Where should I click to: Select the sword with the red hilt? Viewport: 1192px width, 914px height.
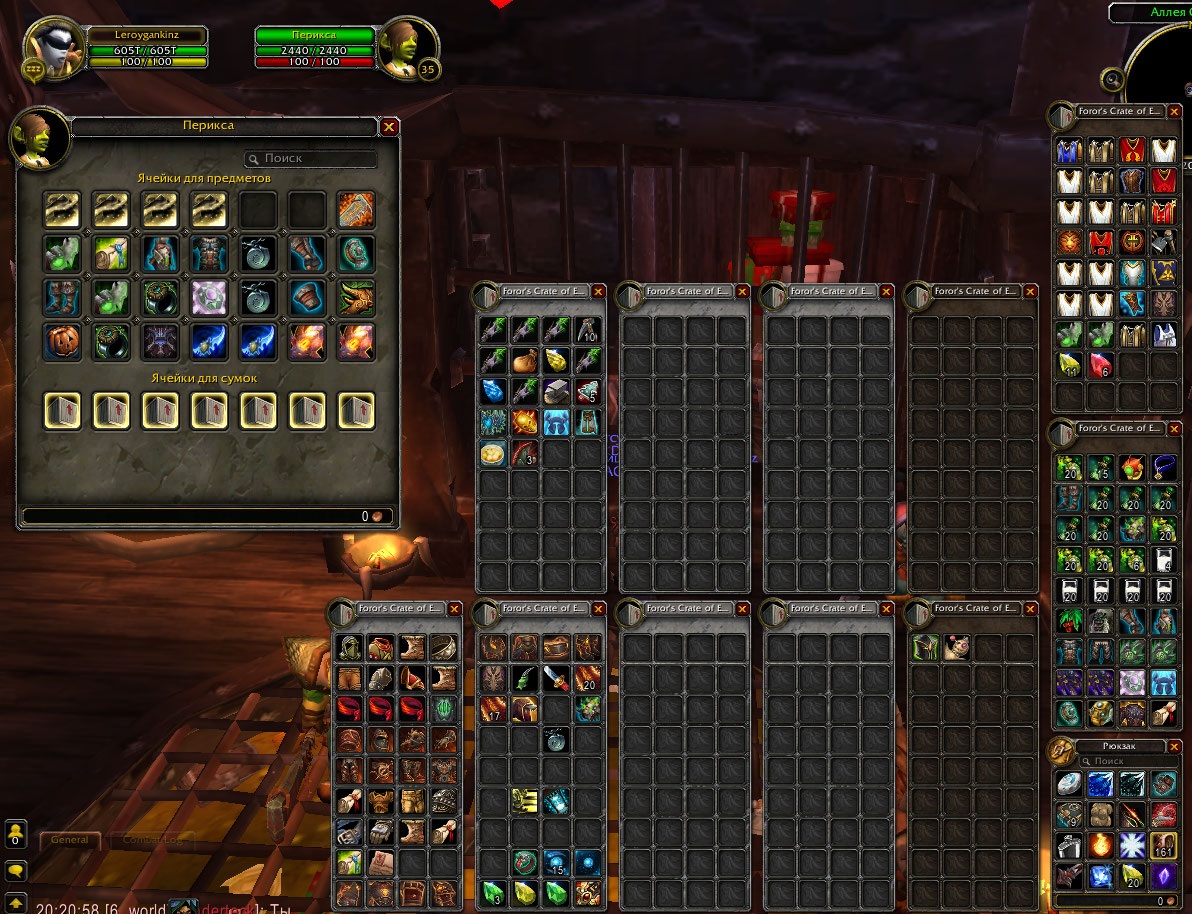coord(556,679)
